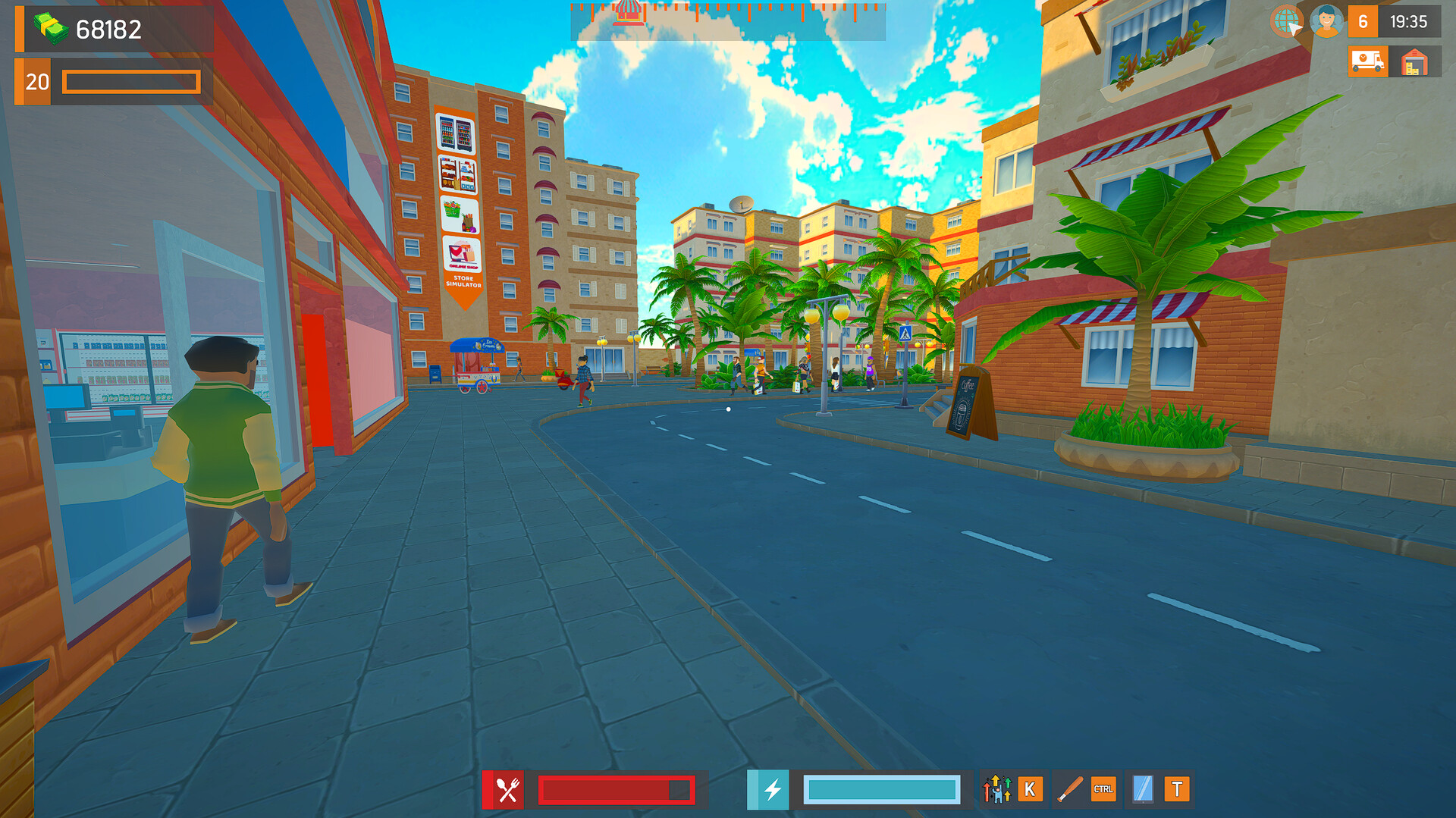This screenshot has width=1456, height=818.
Task: Open the management tablet icon
Action: point(1144,790)
